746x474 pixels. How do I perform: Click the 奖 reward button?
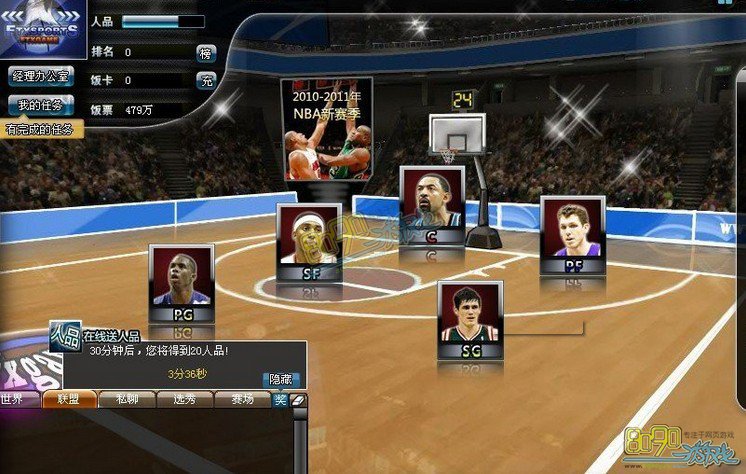click(280, 400)
